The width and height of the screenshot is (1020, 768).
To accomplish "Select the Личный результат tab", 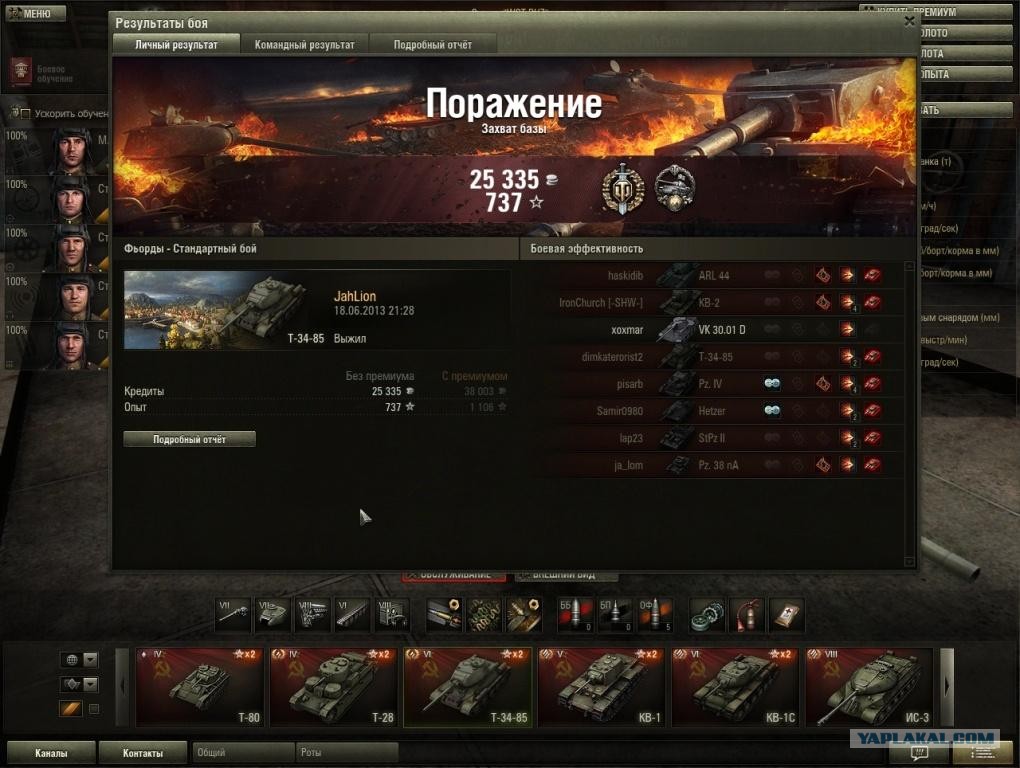I will pyautogui.click(x=176, y=44).
